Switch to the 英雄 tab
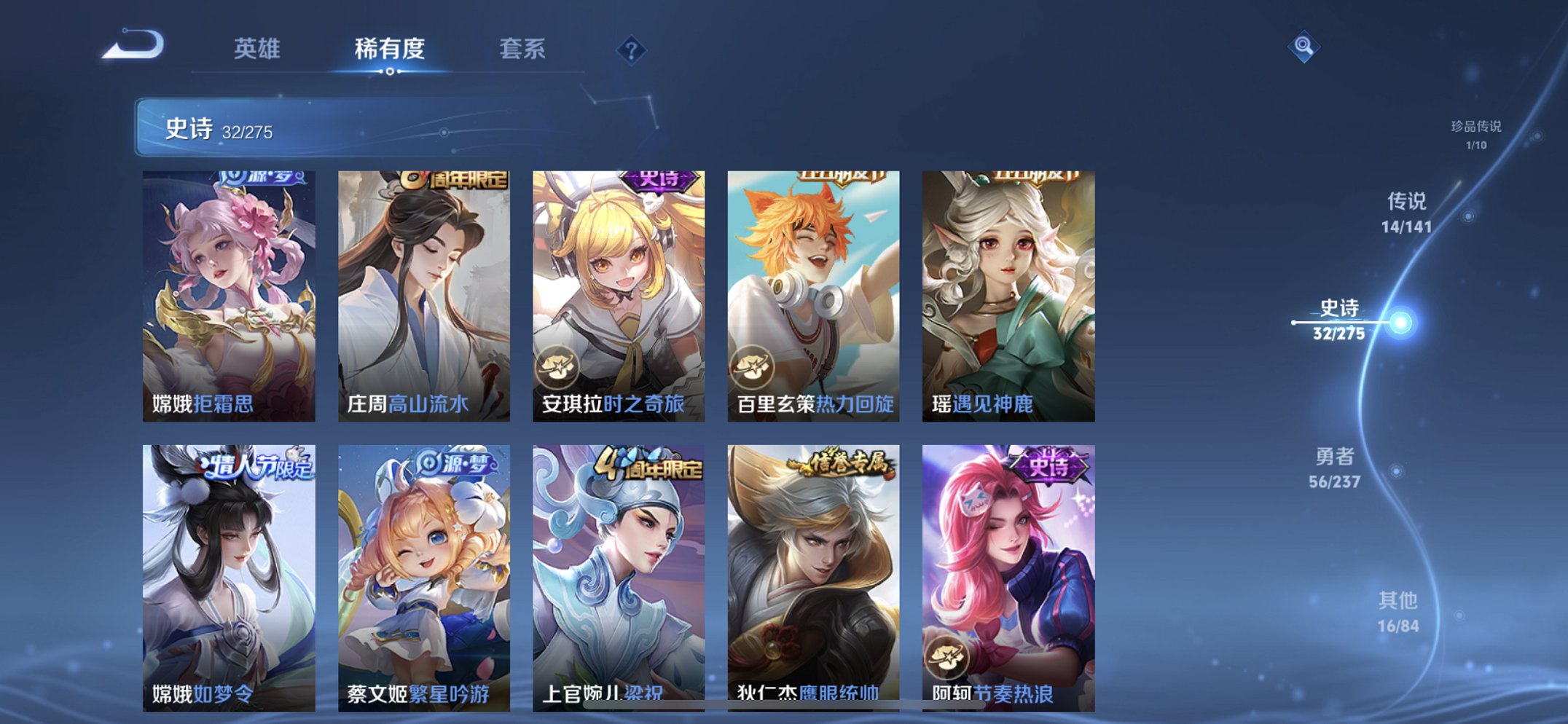 pyautogui.click(x=259, y=49)
